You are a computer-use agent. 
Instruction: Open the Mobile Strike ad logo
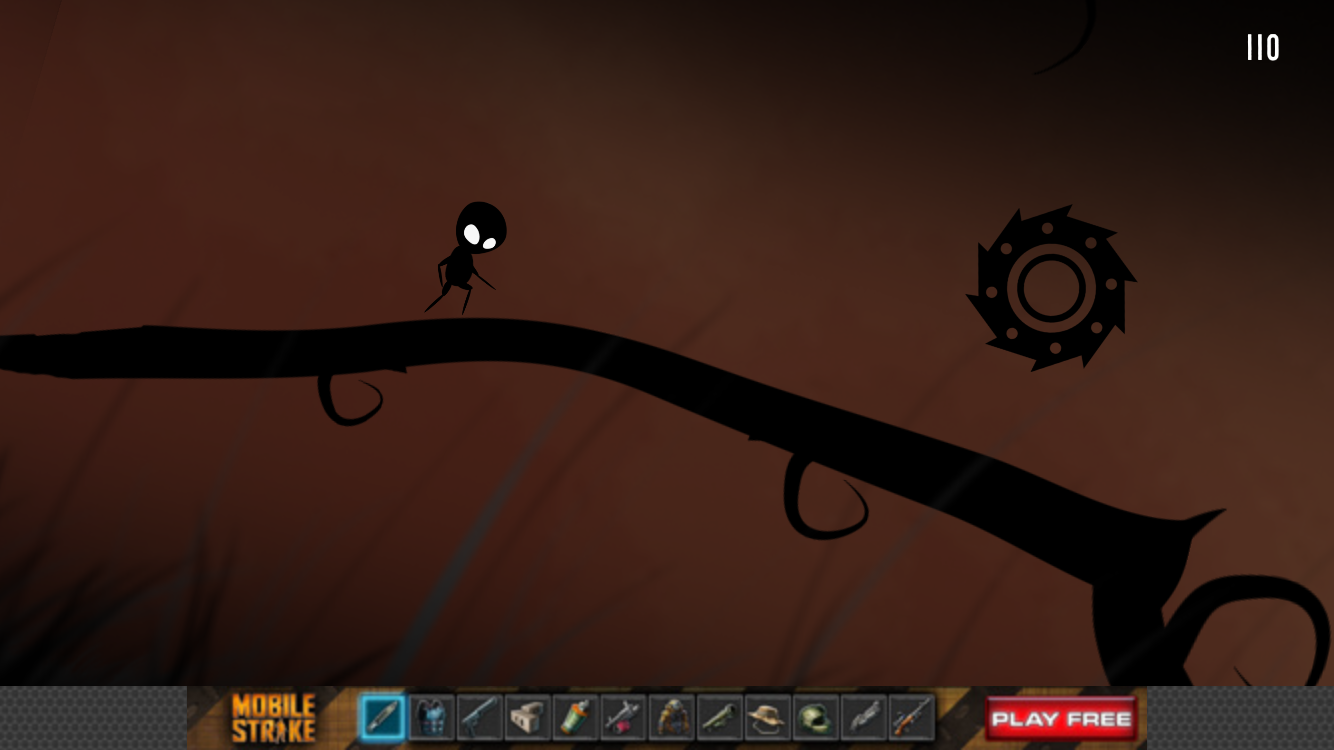click(273, 718)
